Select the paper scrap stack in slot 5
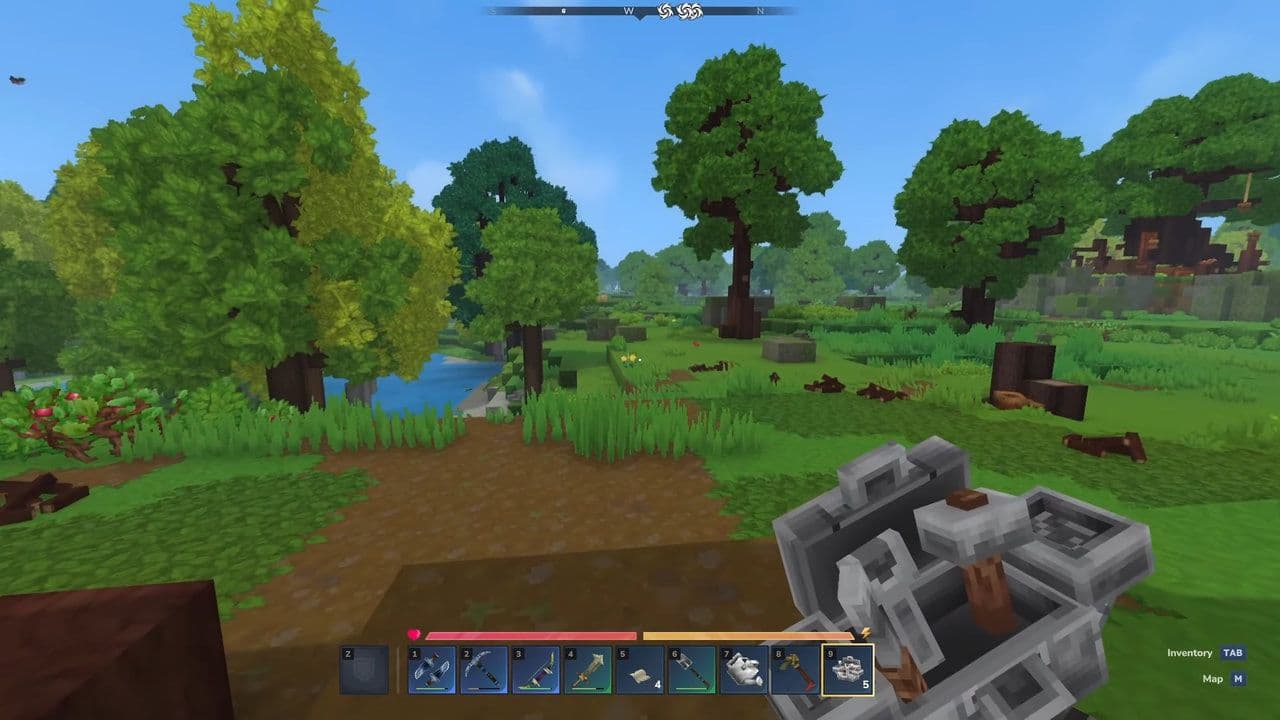This screenshot has height=720, width=1280. [640, 670]
